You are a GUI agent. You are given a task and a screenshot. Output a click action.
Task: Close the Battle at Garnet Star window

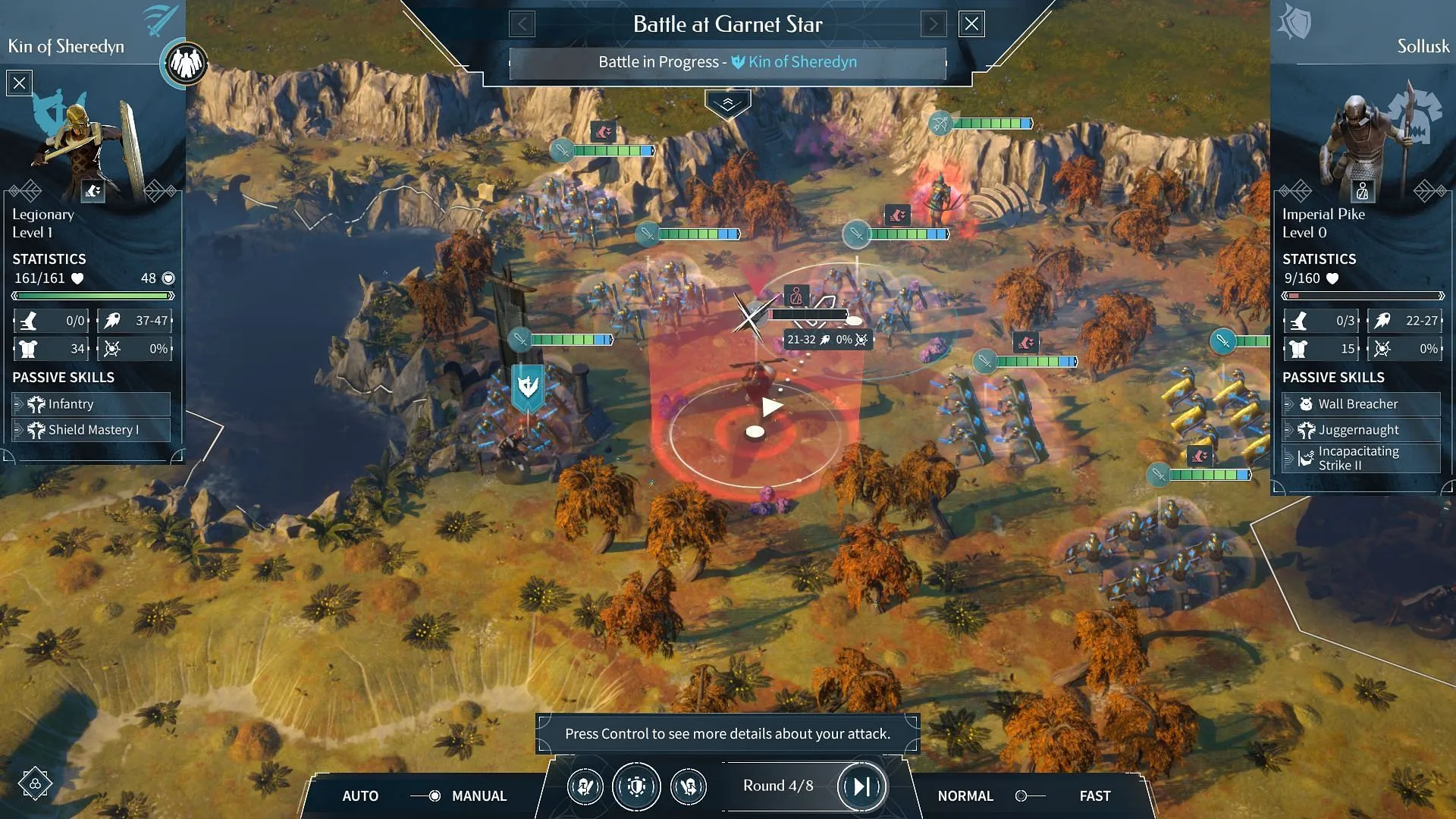pos(971,24)
